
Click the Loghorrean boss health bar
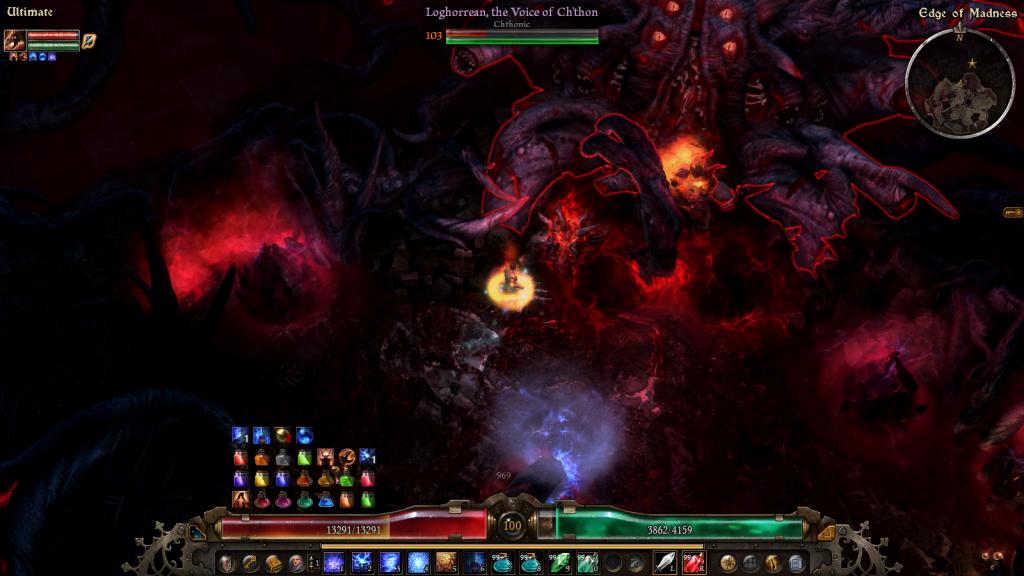pos(522,35)
